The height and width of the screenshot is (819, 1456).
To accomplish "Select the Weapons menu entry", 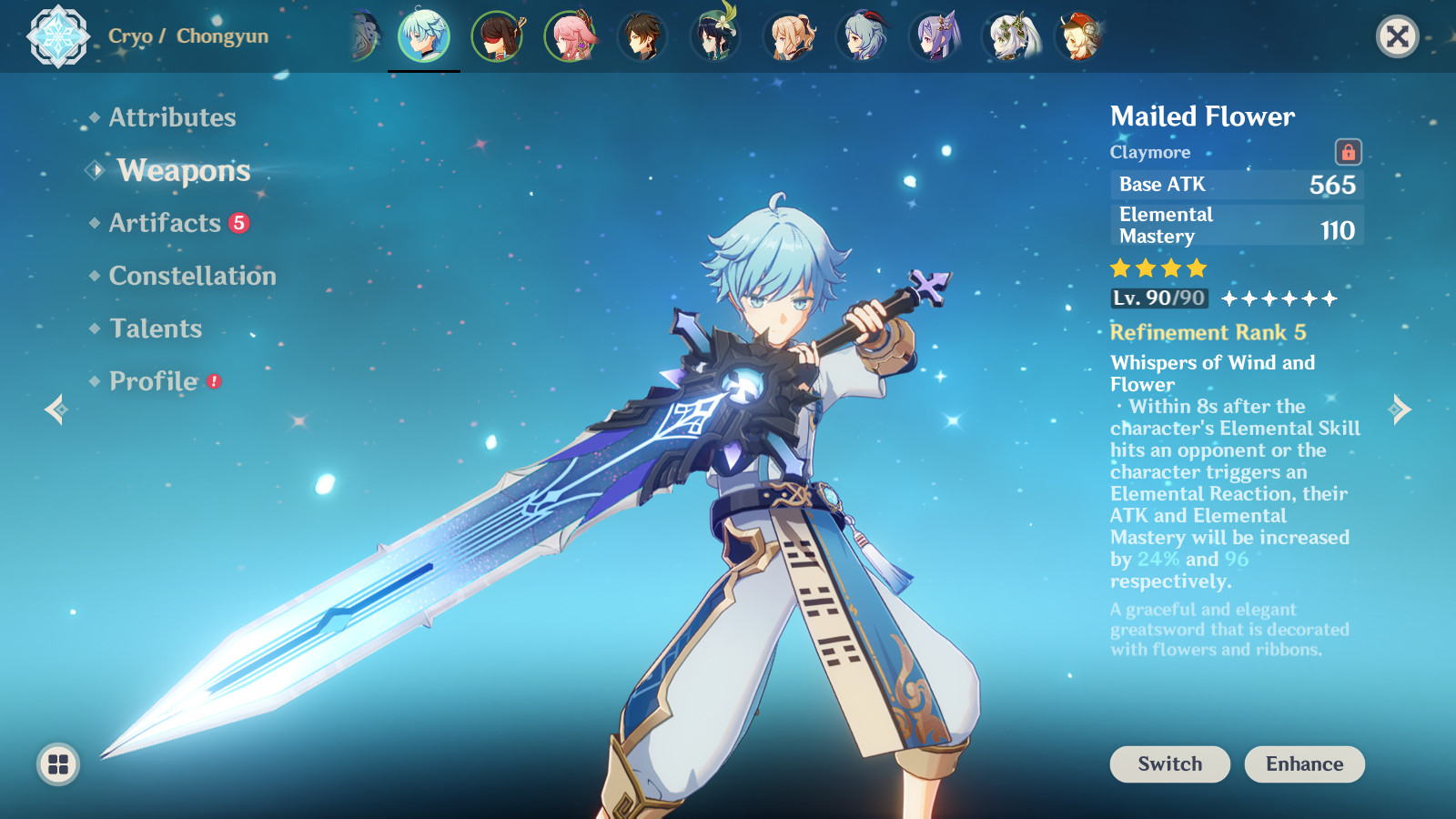I will (183, 170).
